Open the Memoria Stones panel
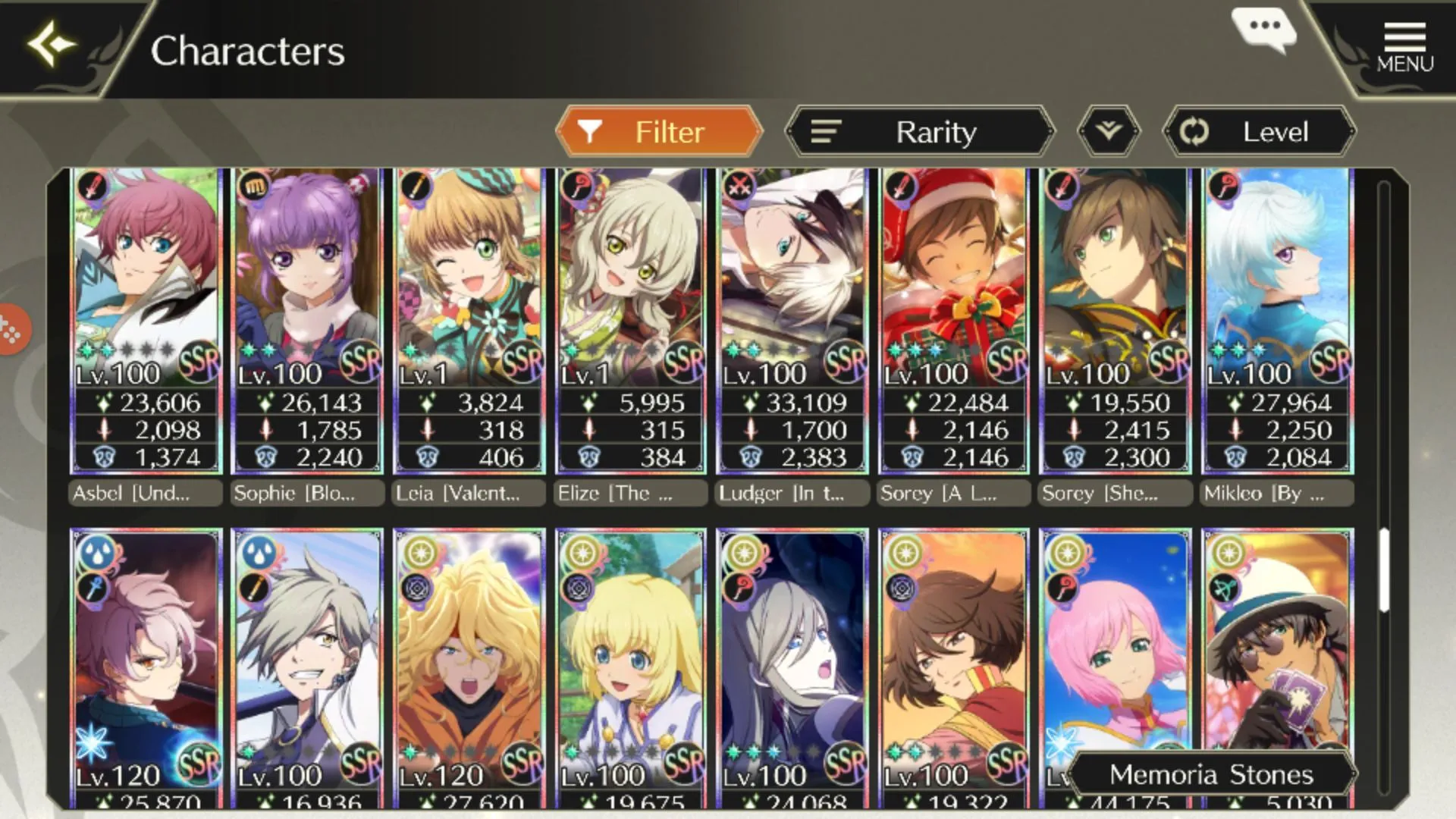1456x819 pixels. [1211, 774]
